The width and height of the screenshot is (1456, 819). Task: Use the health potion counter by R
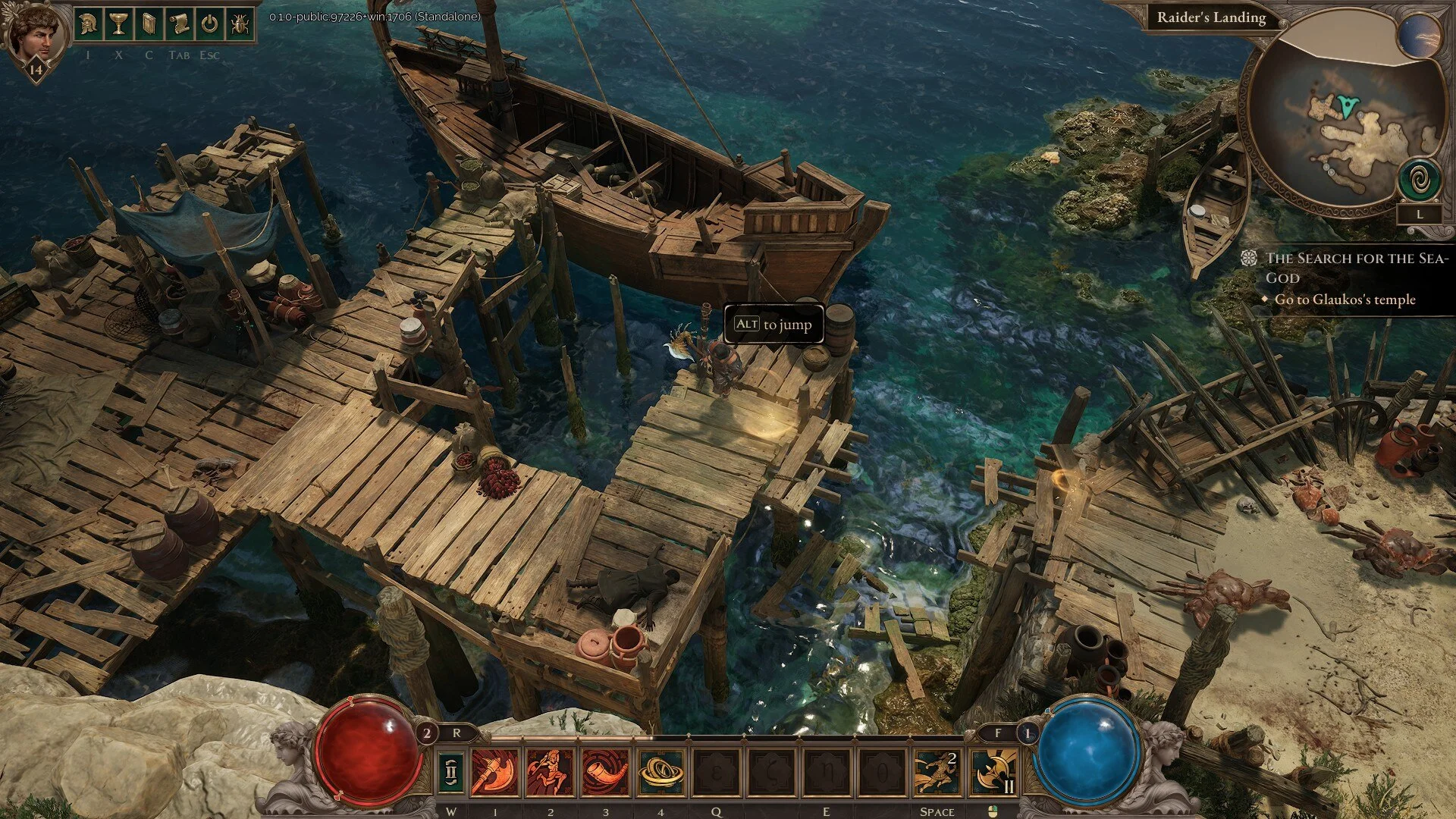pyautogui.click(x=427, y=733)
